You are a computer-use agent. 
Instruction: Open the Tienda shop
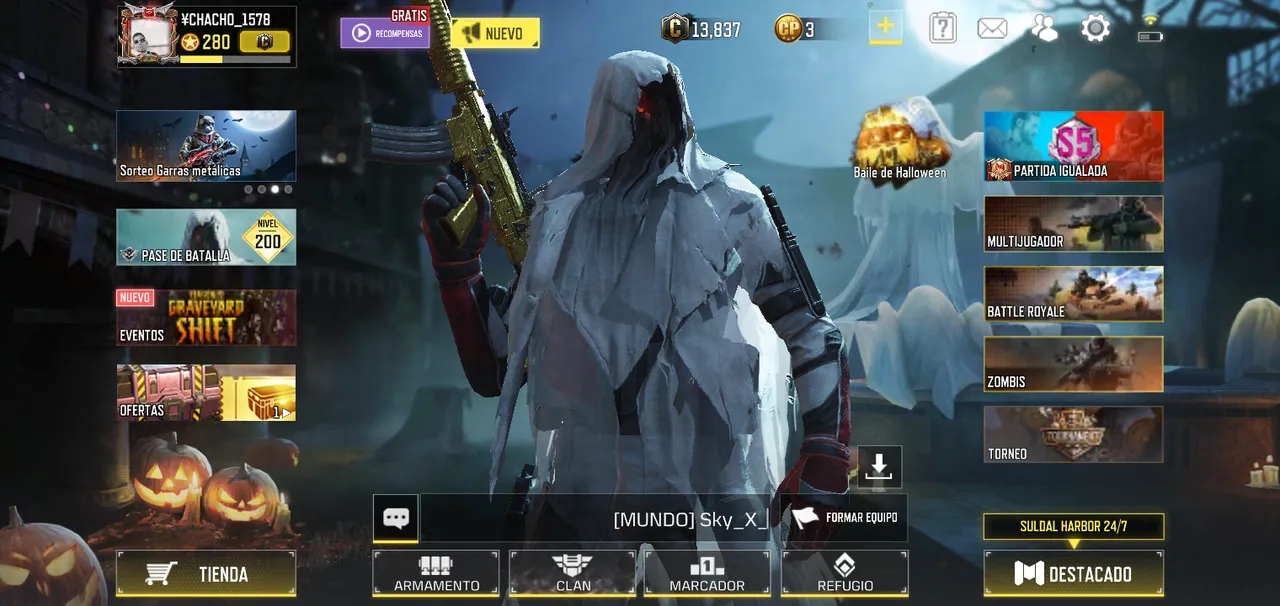click(x=206, y=574)
